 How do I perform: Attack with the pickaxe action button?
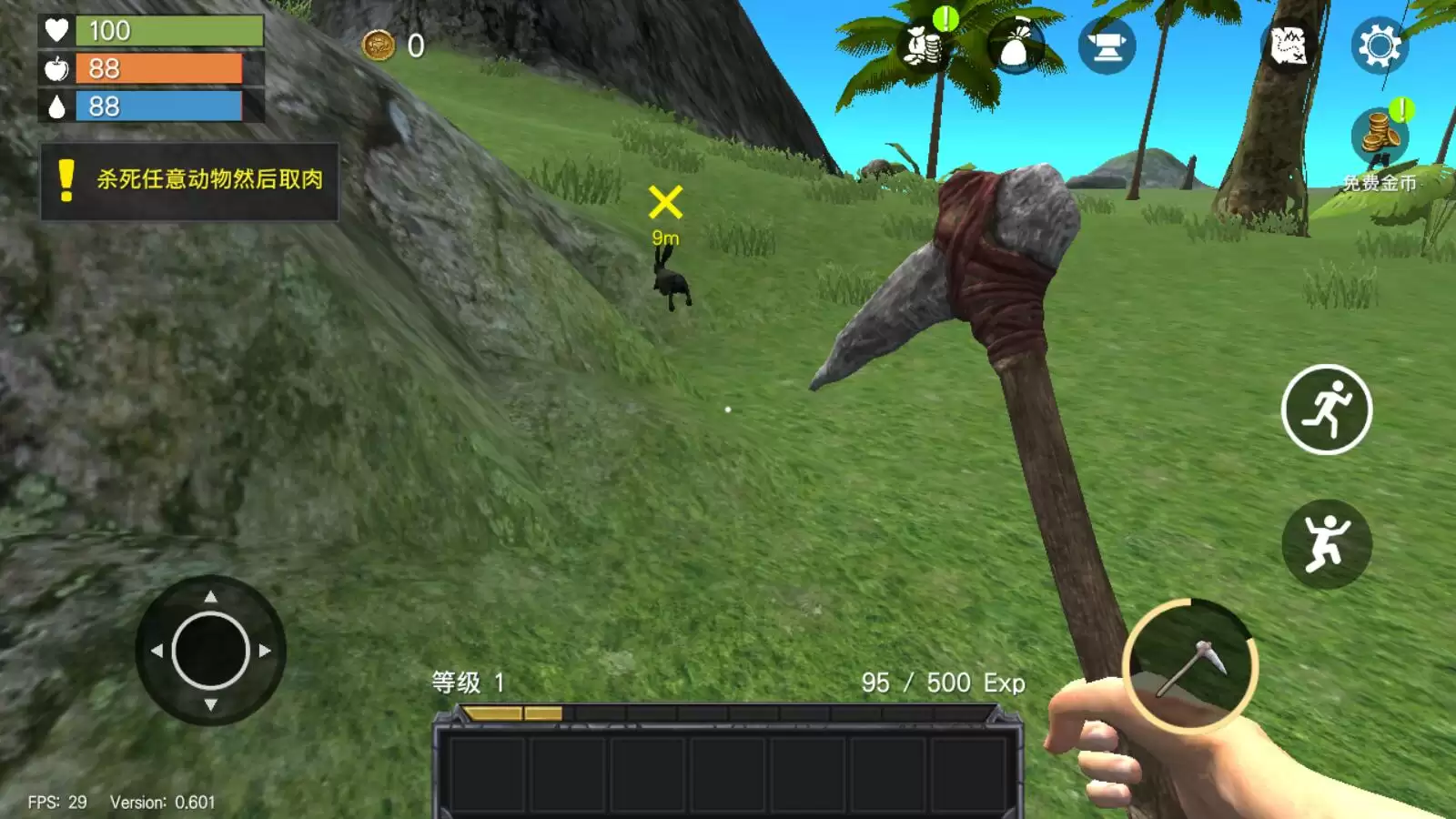pos(1190,666)
